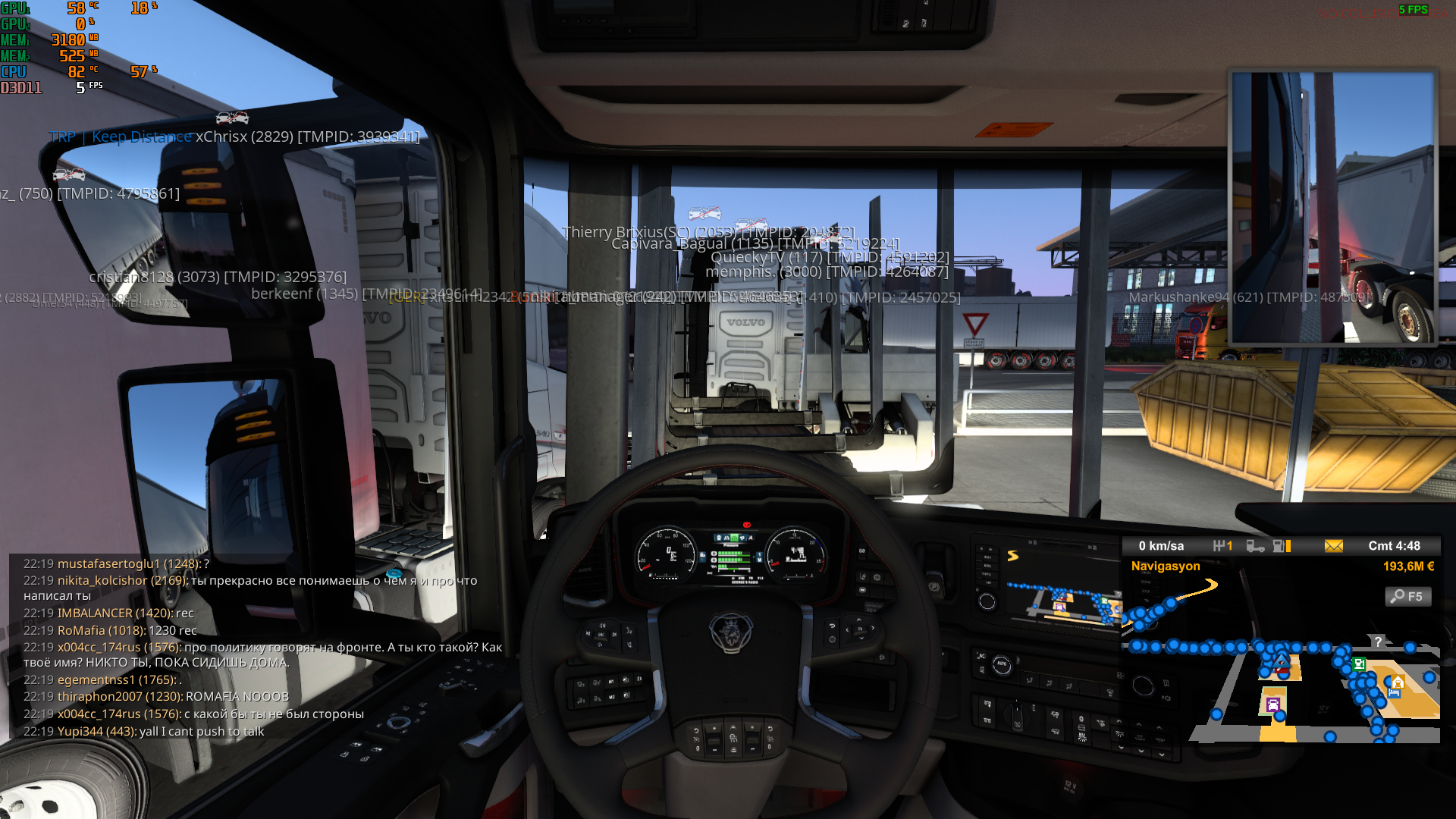Click the Cmt 4:48 time display
The width and height of the screenshot is (1456, 819).
pos(1395,545)
